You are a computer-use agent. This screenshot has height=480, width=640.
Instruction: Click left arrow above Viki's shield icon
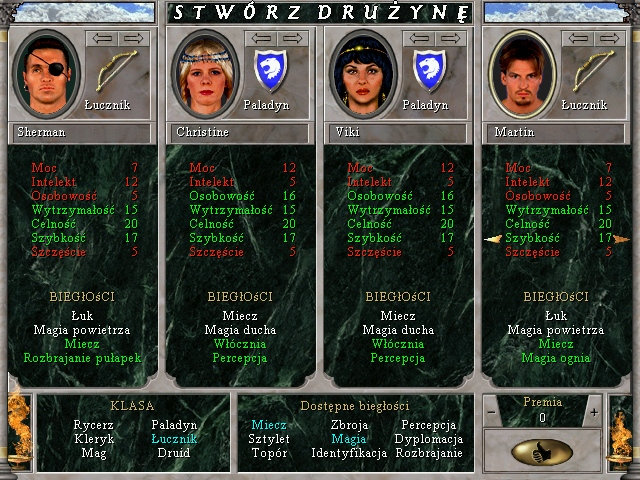click(416, 38)
